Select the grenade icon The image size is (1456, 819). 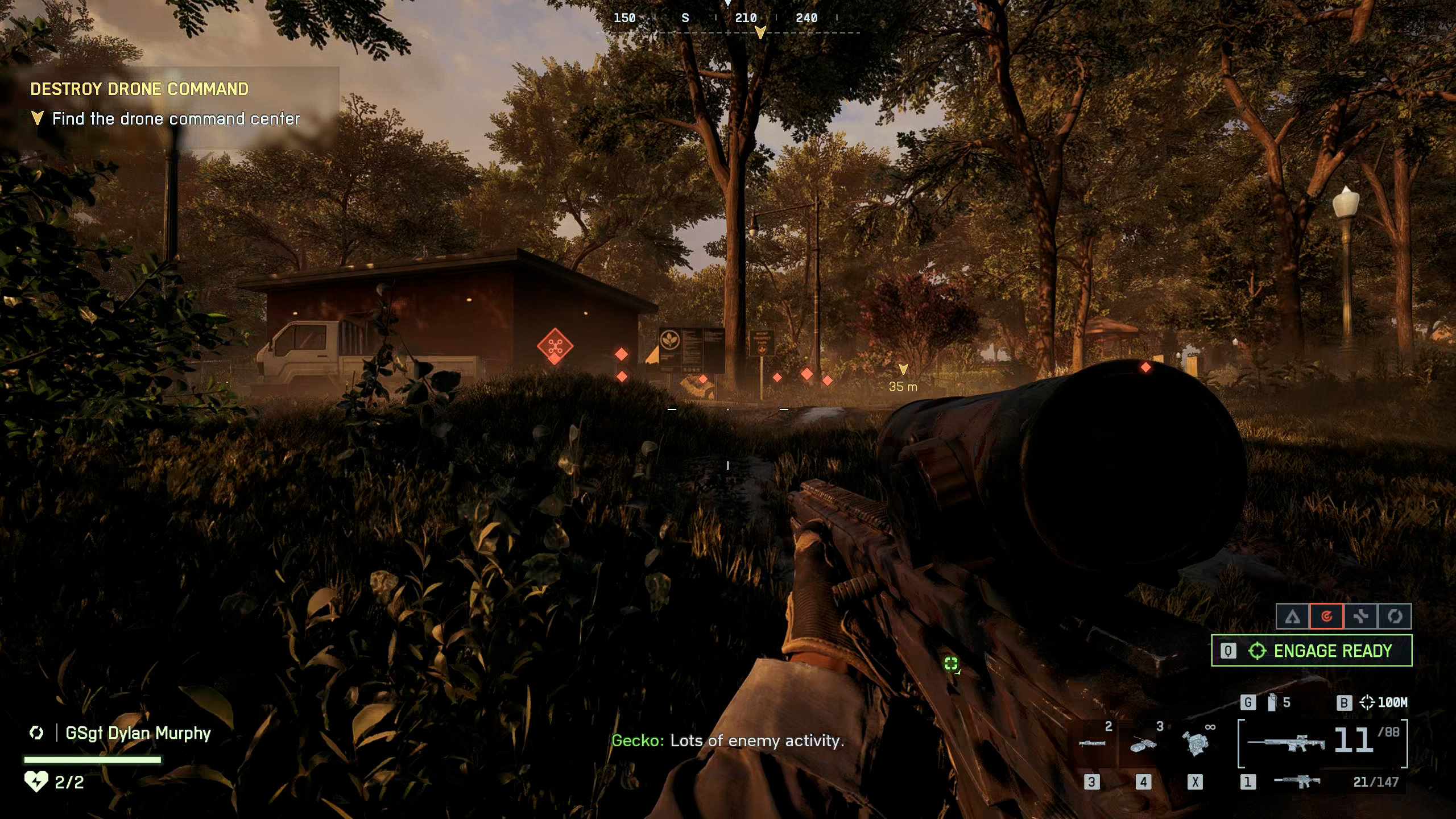(x=1272, y=702)
